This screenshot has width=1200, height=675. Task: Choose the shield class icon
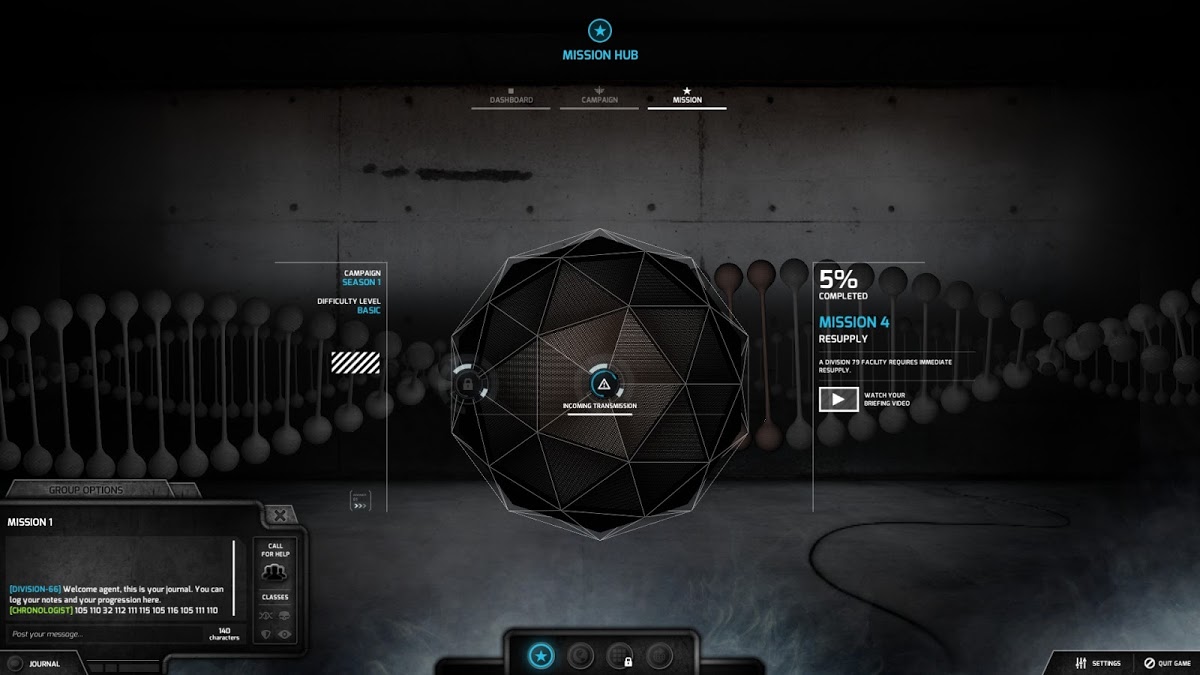(266, 634)
